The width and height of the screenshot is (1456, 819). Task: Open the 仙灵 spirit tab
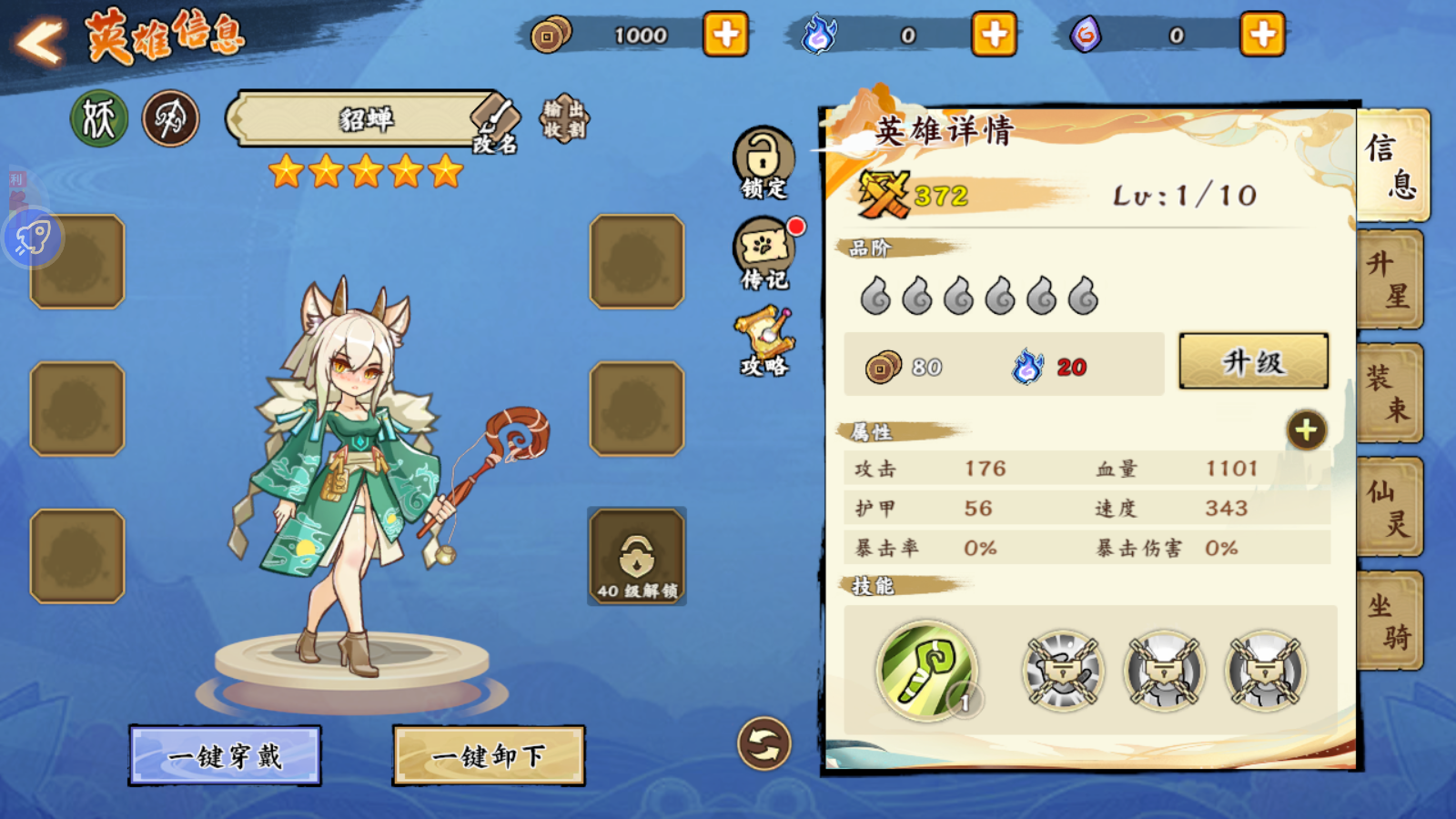(x=1390, y=507)
